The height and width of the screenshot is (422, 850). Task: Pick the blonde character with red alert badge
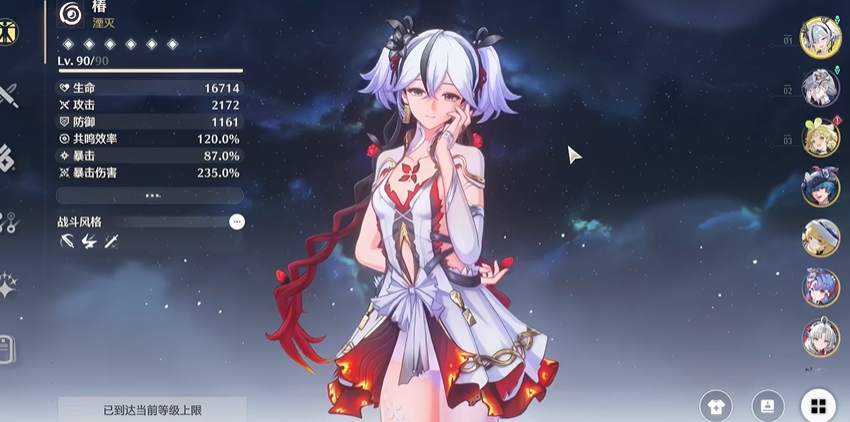coord(821,137)
